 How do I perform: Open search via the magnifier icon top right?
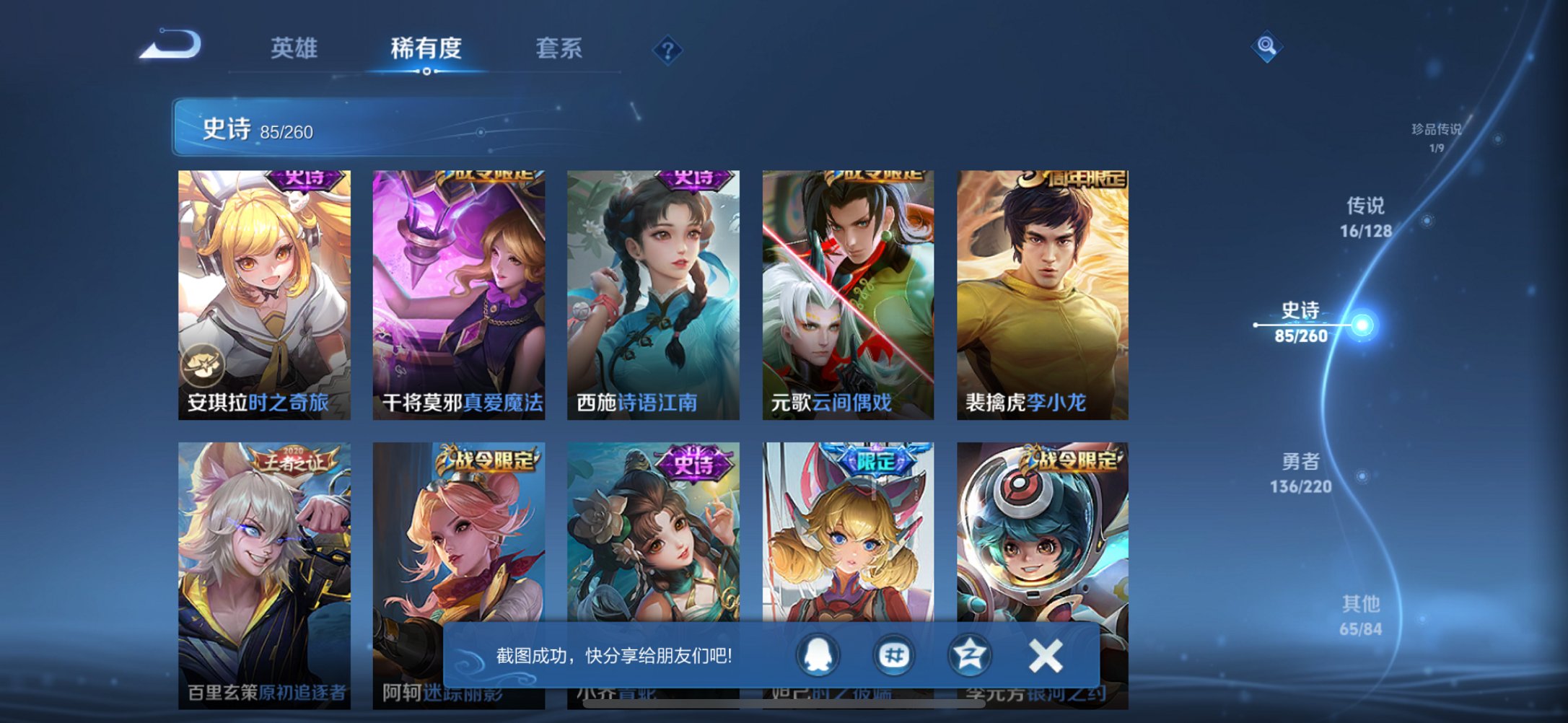[1266, 45]
